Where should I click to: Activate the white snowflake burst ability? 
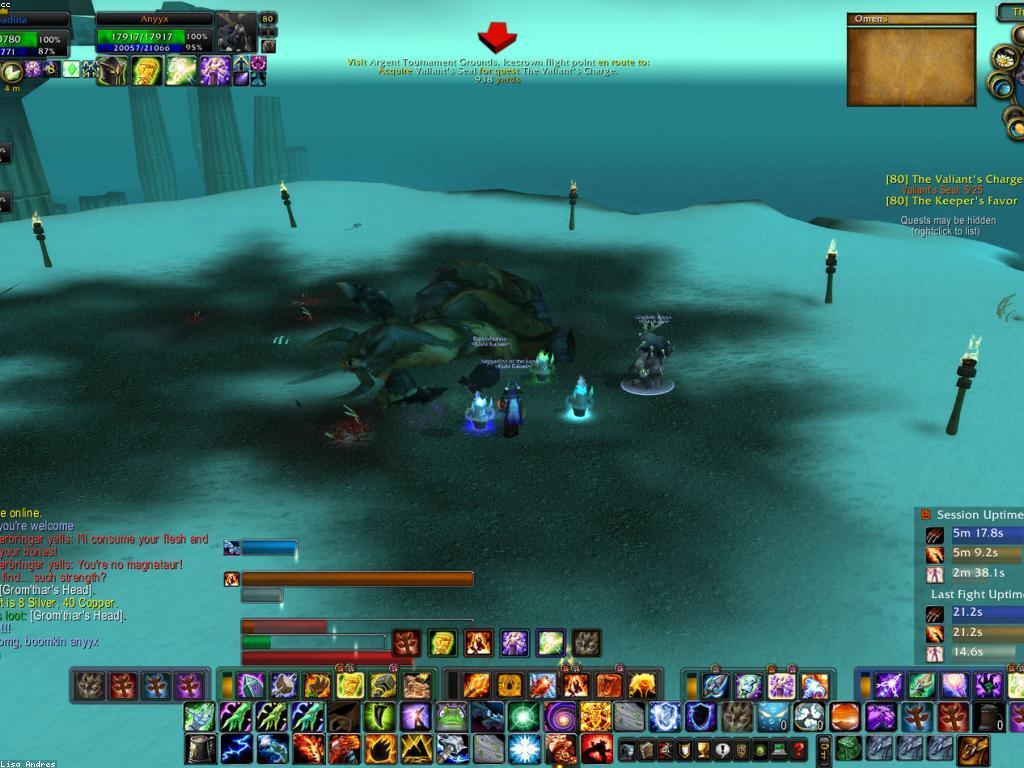[x=524, y=748]
